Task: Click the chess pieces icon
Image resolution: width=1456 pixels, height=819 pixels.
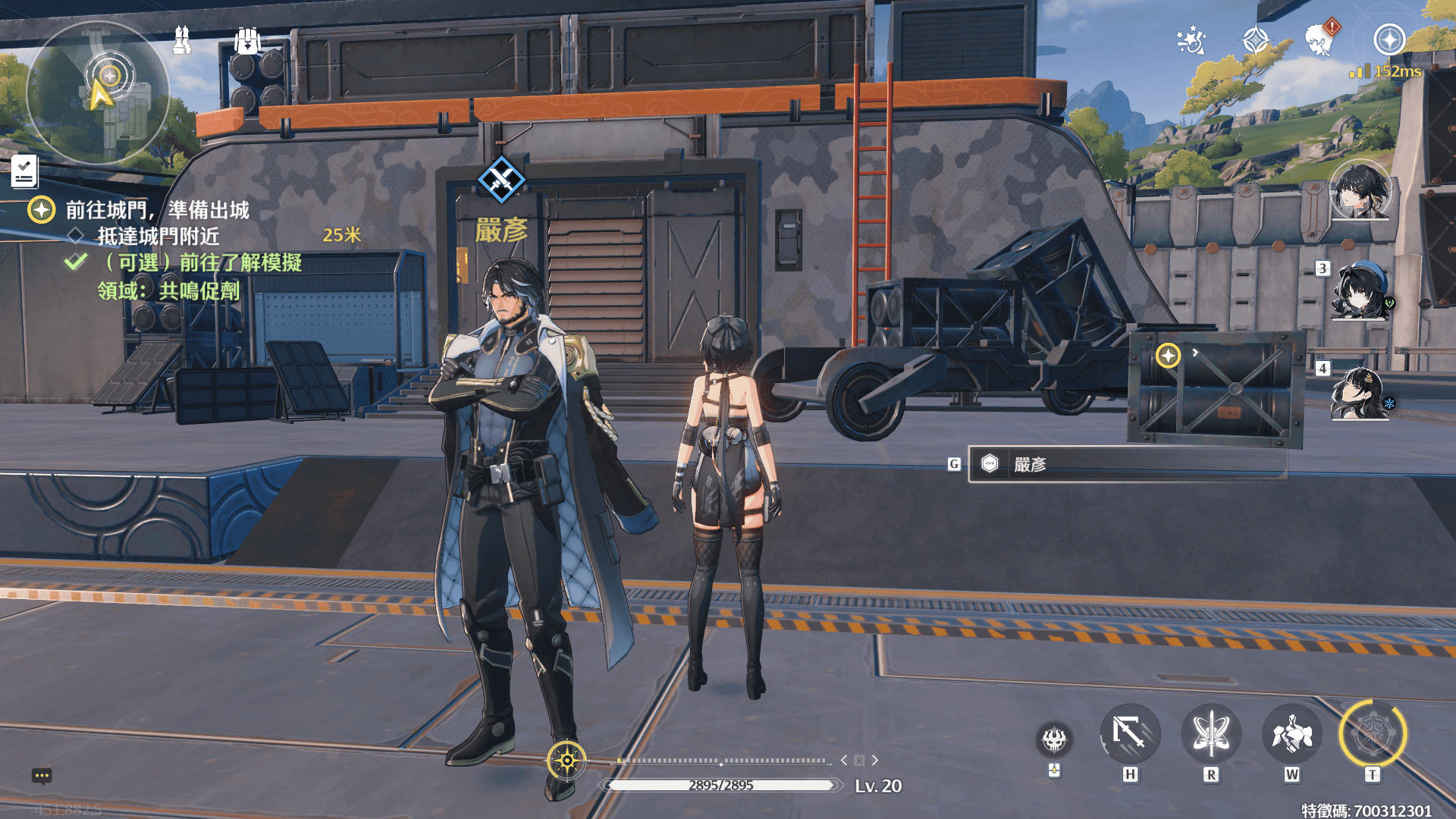Action: 182,40
